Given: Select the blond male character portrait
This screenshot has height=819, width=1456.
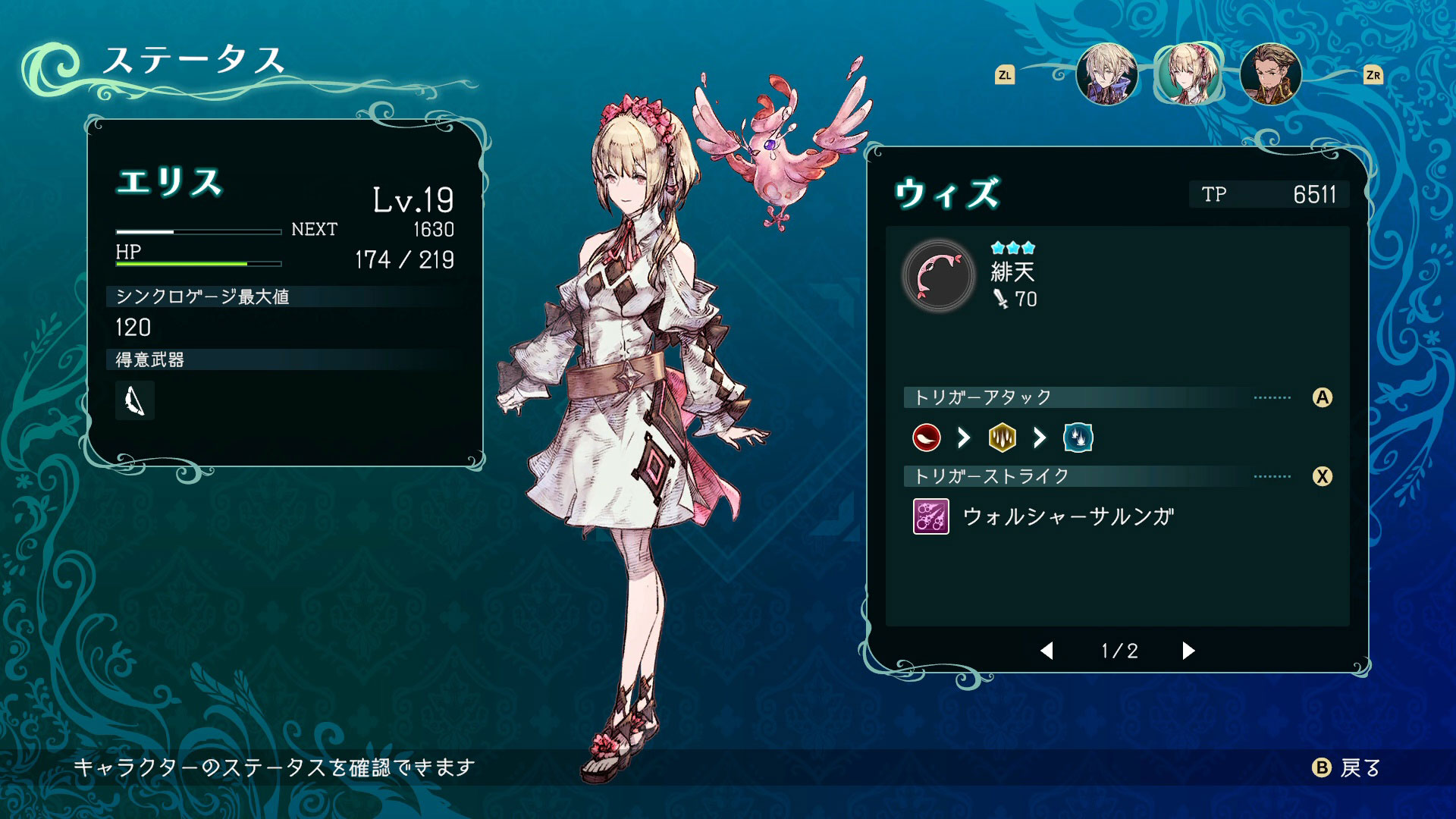Looking at the screenshot, I should click(1106, 74).
